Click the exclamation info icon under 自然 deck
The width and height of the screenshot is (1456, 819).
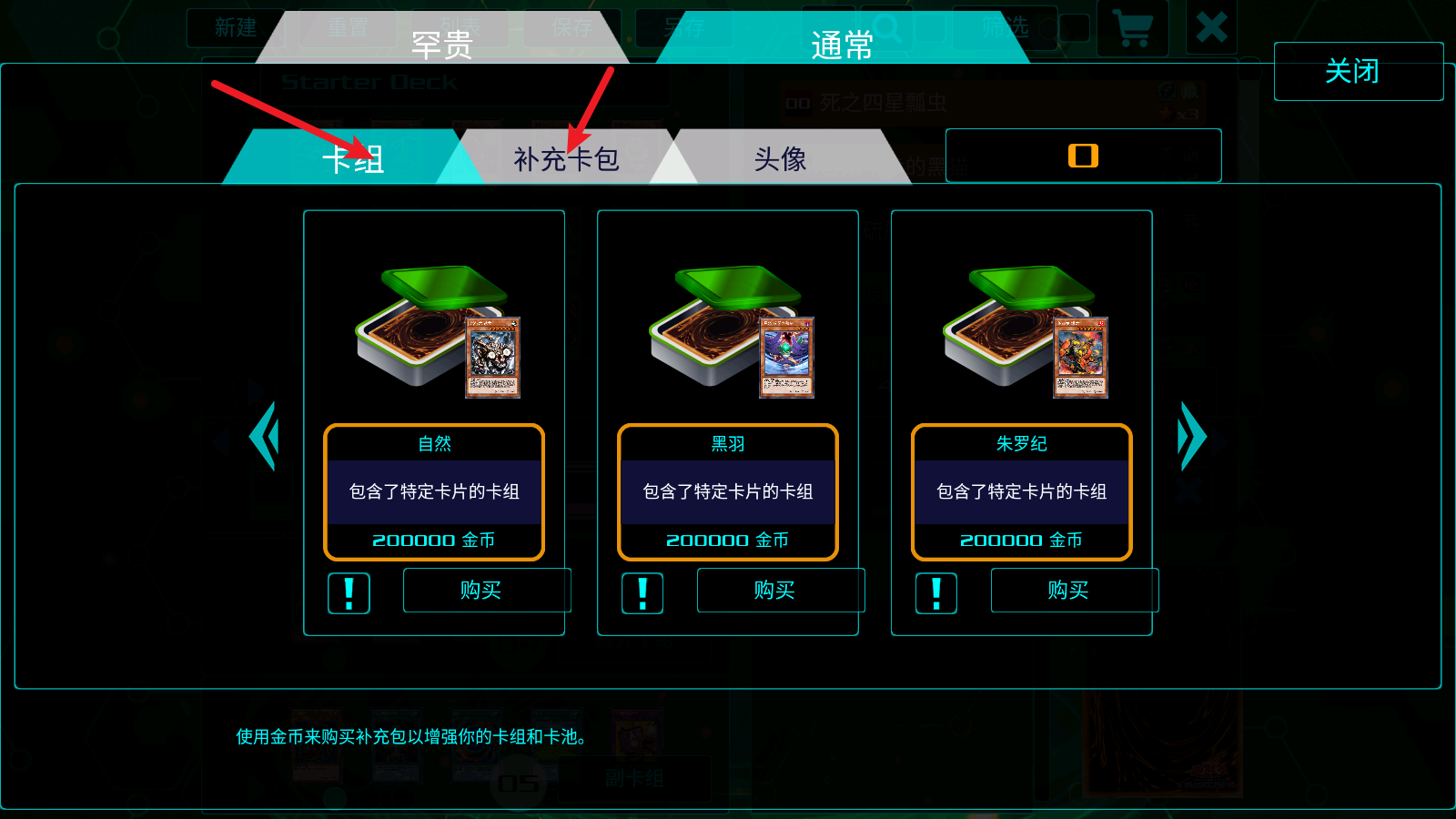[x=349, y=593]
